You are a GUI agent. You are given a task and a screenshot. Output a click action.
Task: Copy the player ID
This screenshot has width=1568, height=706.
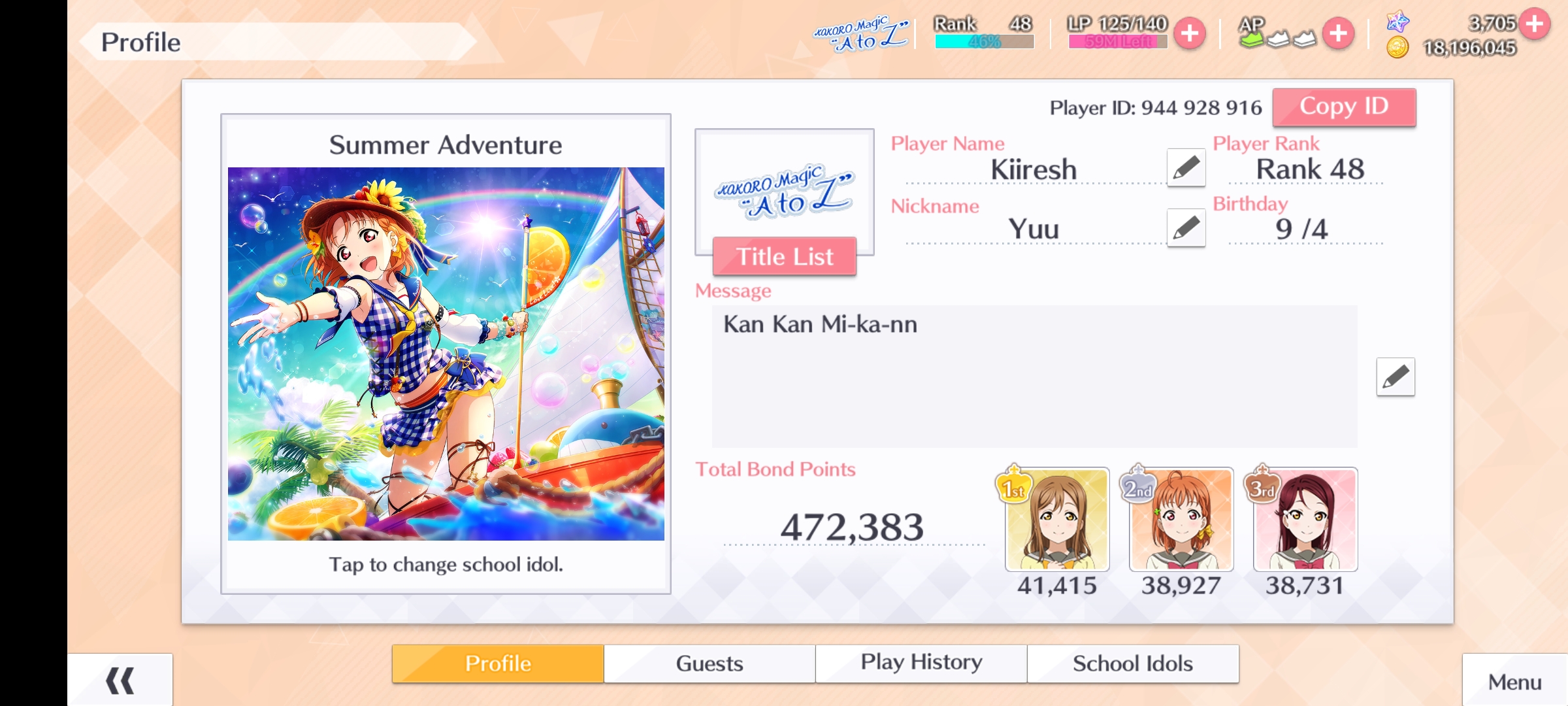(1344, 107)
